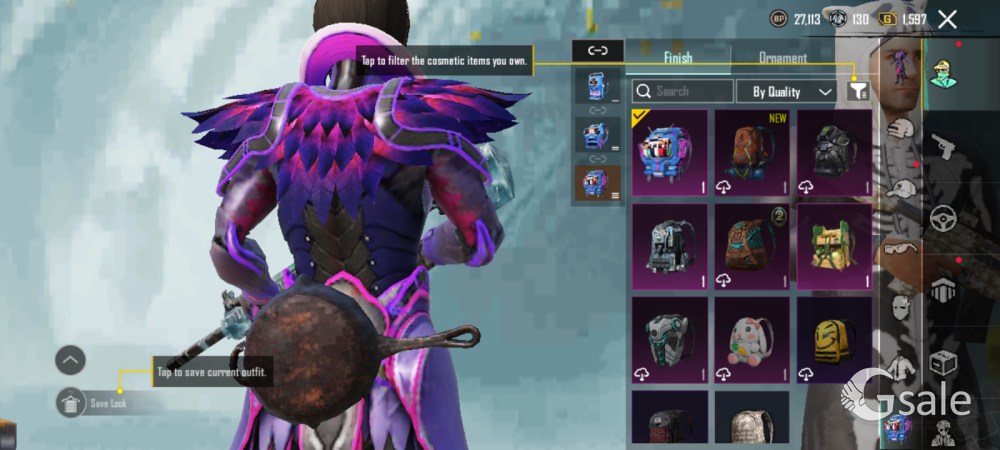1000x450 pixels.
Task: Toggle the owned items filter funnel
Action: click(x=858, y=91)
